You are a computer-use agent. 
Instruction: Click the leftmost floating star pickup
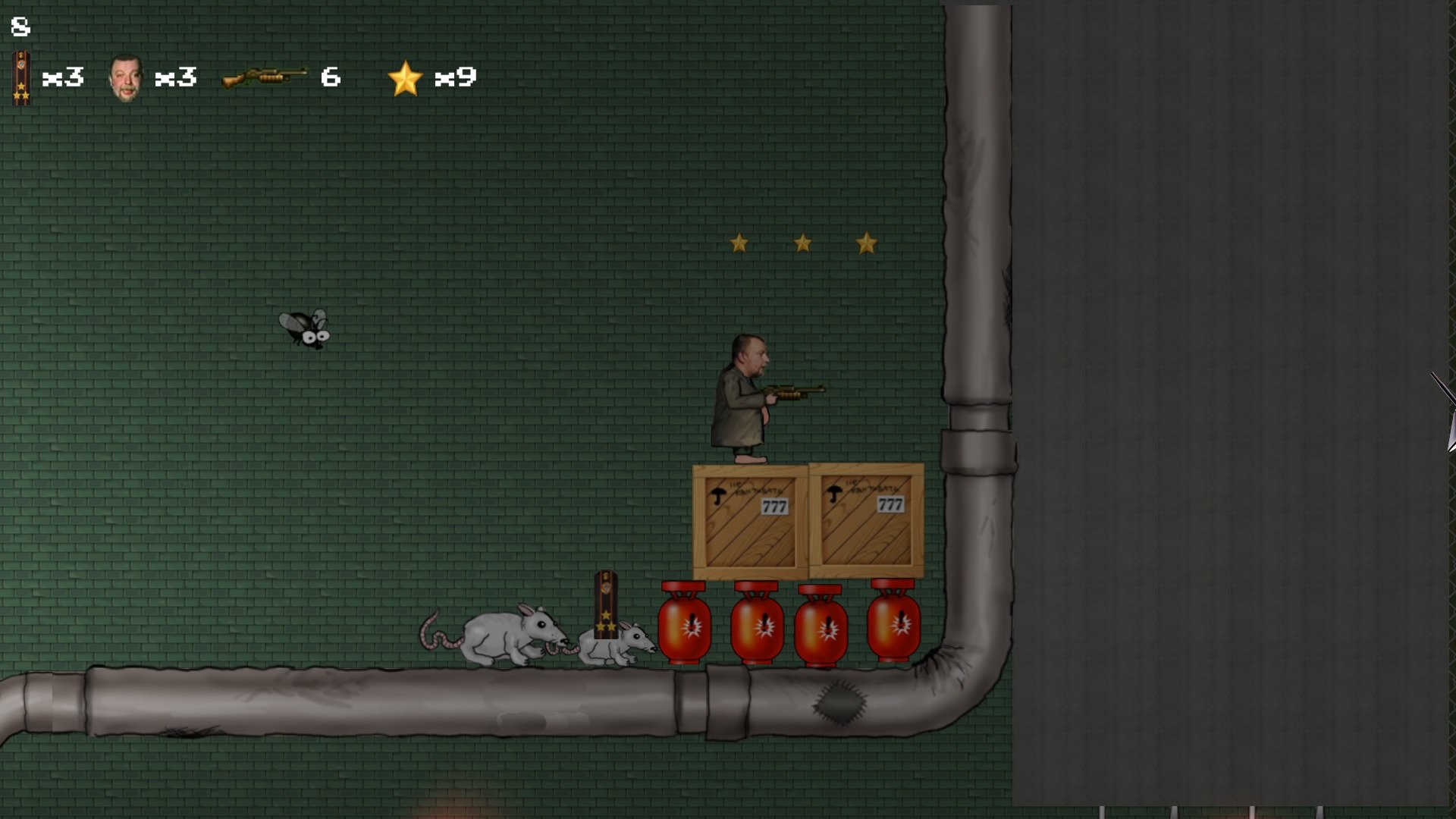[x=738, y=243]
